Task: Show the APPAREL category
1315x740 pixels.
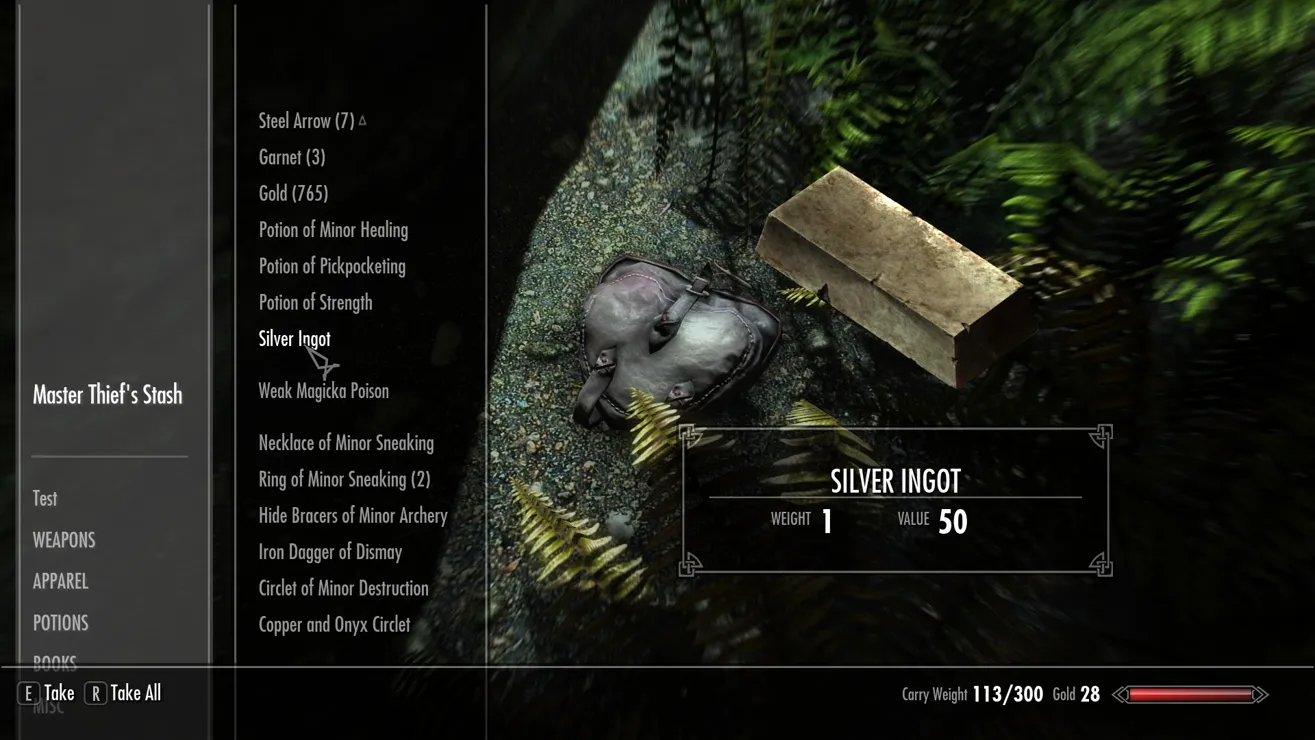Action: click(x=60, y=581)
